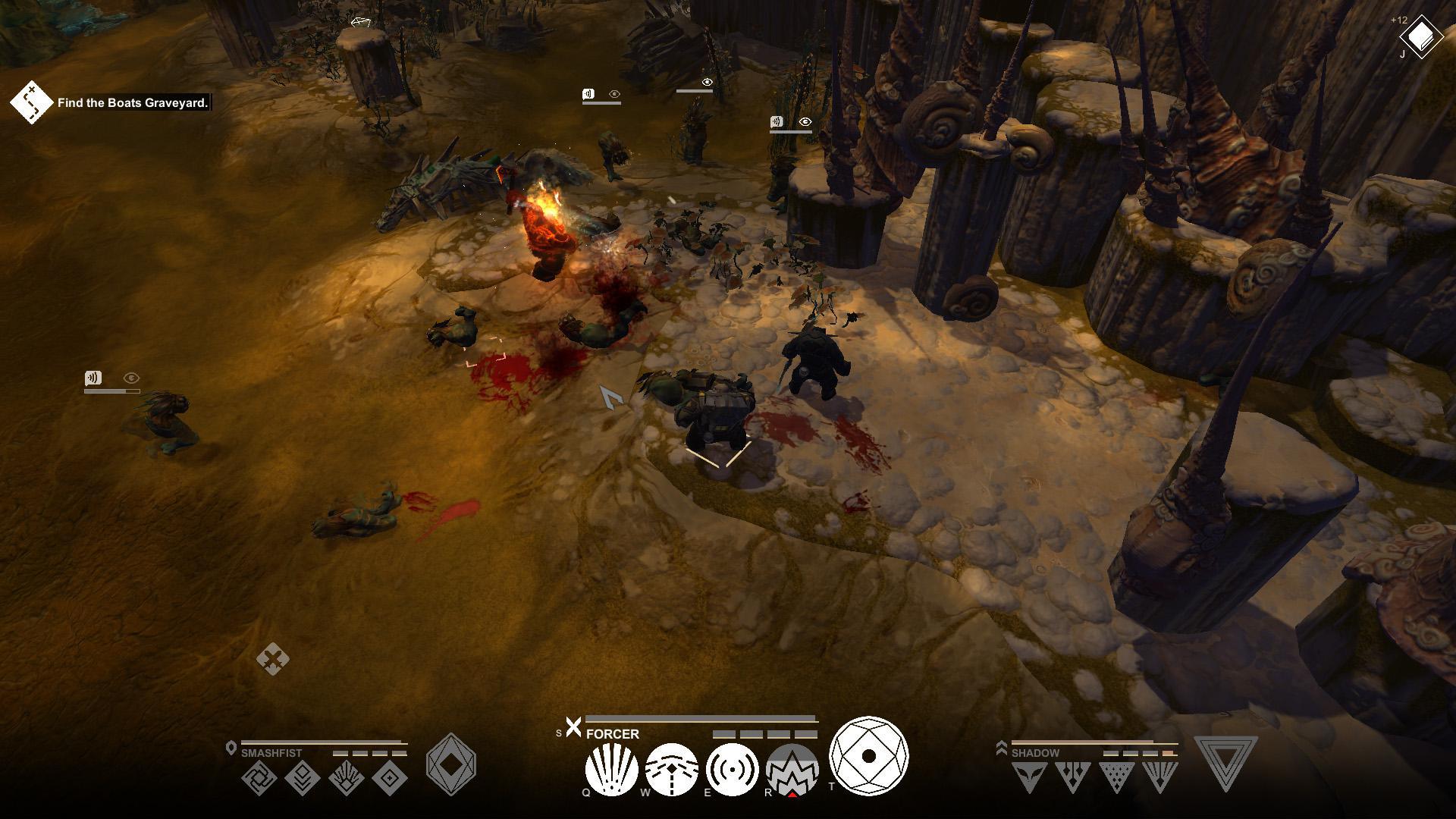Select Shadow's masked-eyes triangle ability
The width and height of the screenshot is (1456, 819).
click(x=1029, y=777)
